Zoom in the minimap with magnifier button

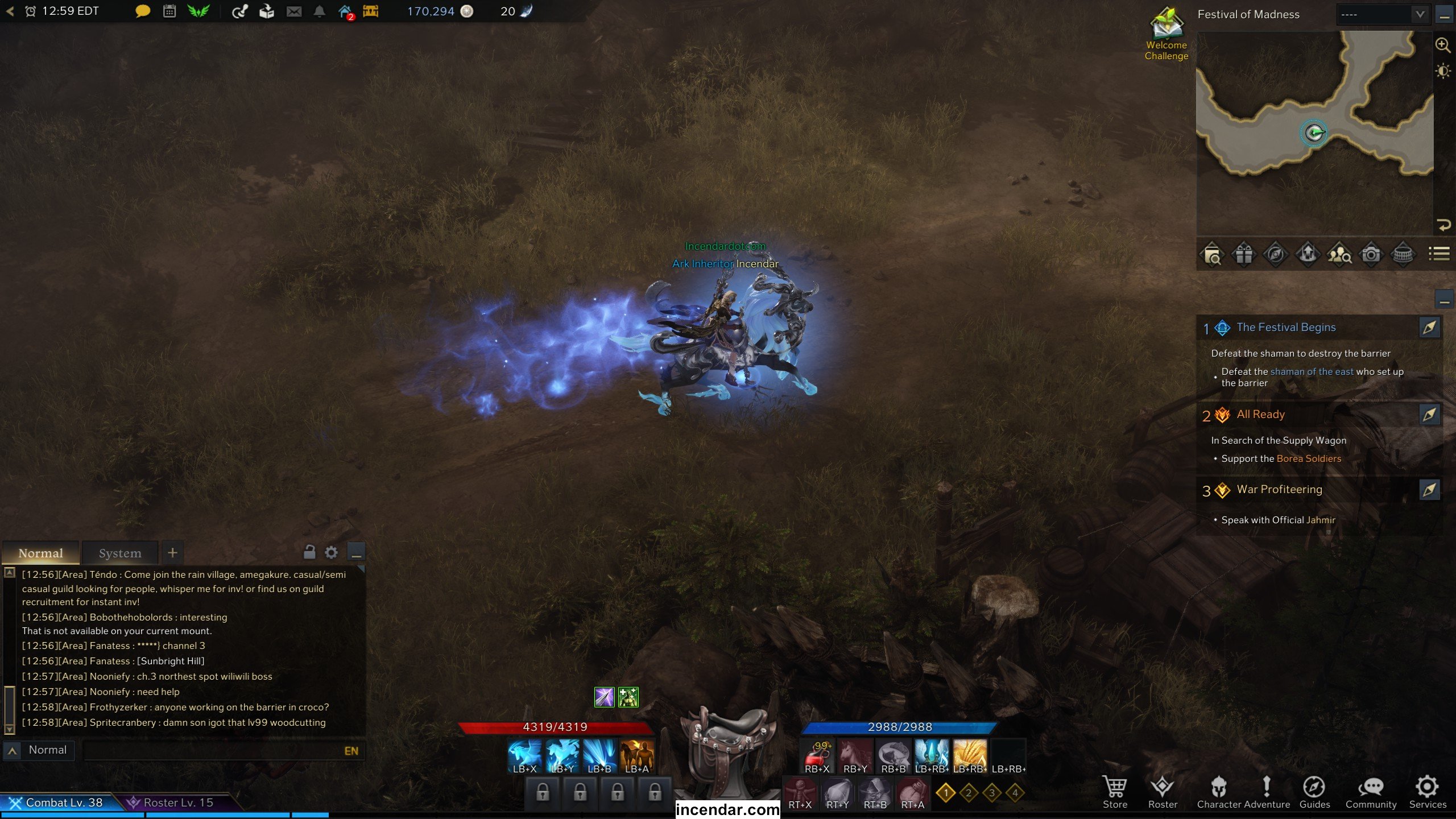(1442, 45)
